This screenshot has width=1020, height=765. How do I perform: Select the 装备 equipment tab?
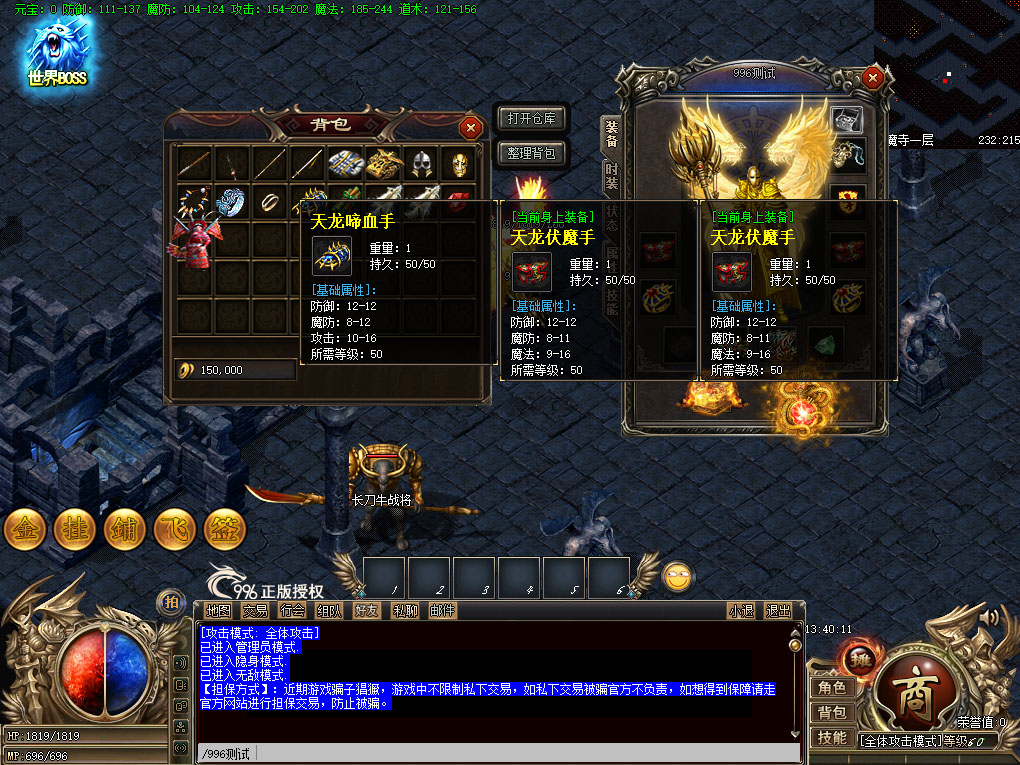coord(611,134)
